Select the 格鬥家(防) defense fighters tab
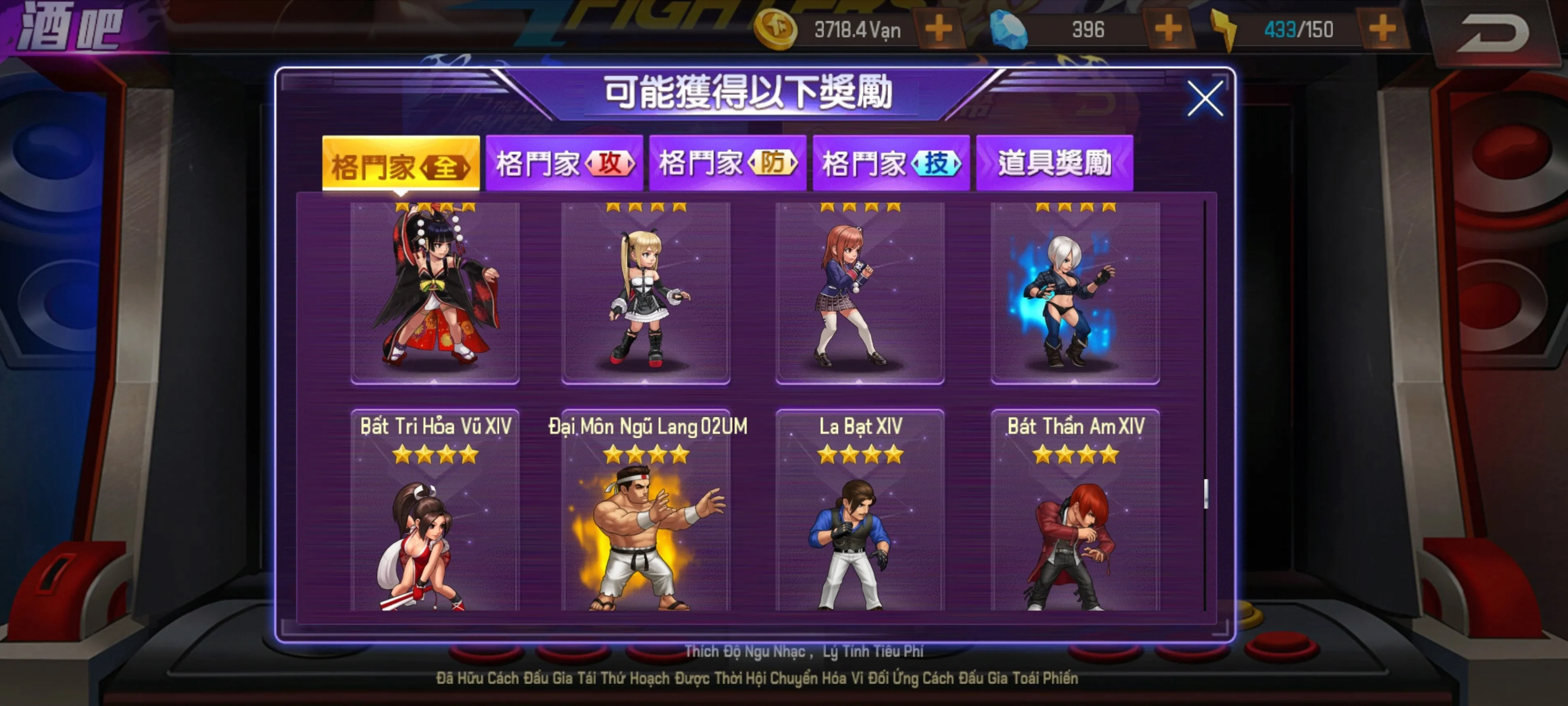Screen dimensions: 1568x706 [x=727, y=163]
